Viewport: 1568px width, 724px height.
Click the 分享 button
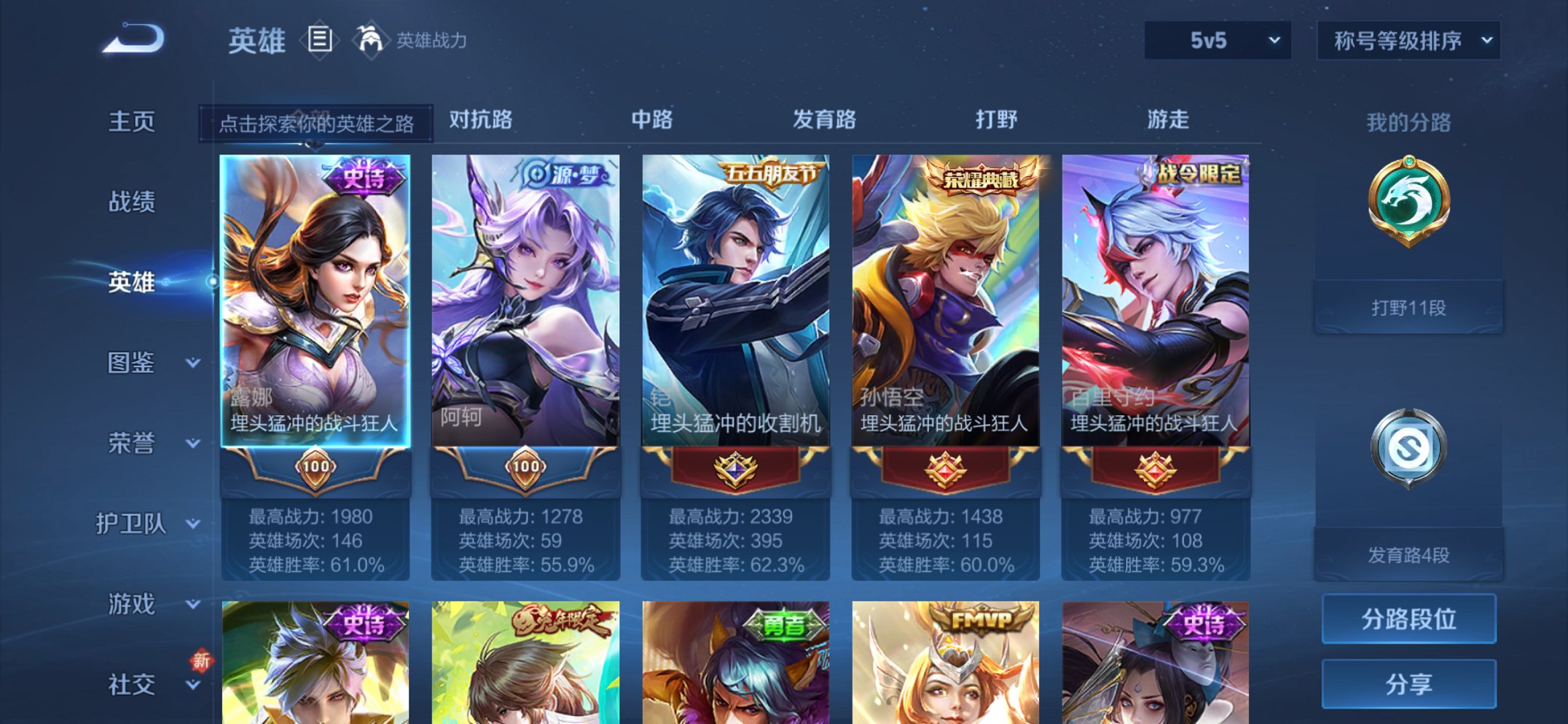pyautogui.click(x=1408, y=683)
